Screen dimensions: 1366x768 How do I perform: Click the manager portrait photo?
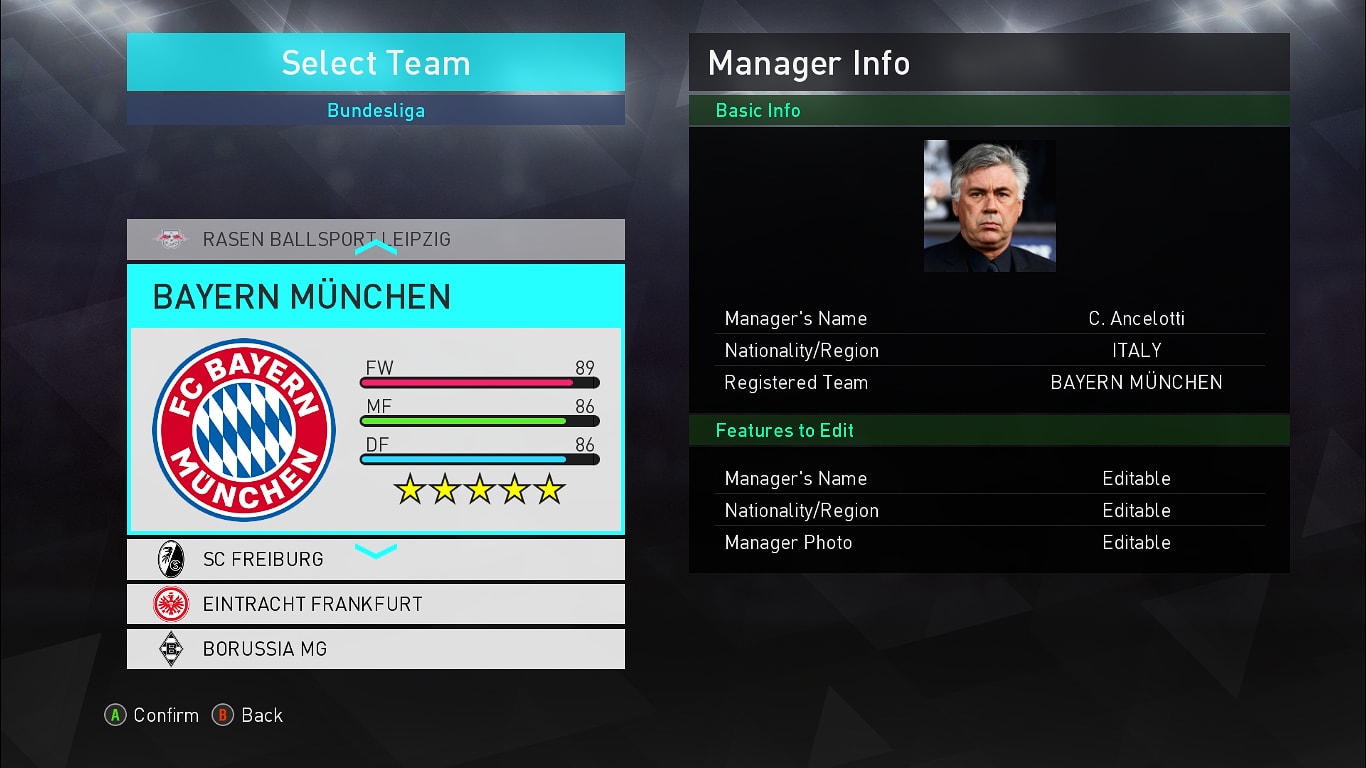[x=989, y=206]
